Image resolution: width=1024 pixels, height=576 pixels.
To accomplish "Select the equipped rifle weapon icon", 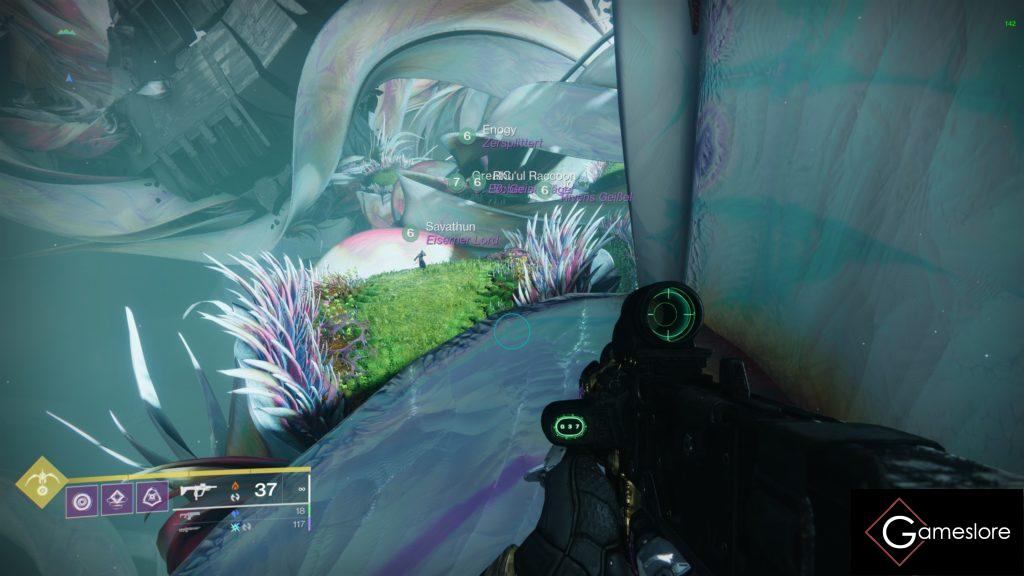I will [199, 490].
